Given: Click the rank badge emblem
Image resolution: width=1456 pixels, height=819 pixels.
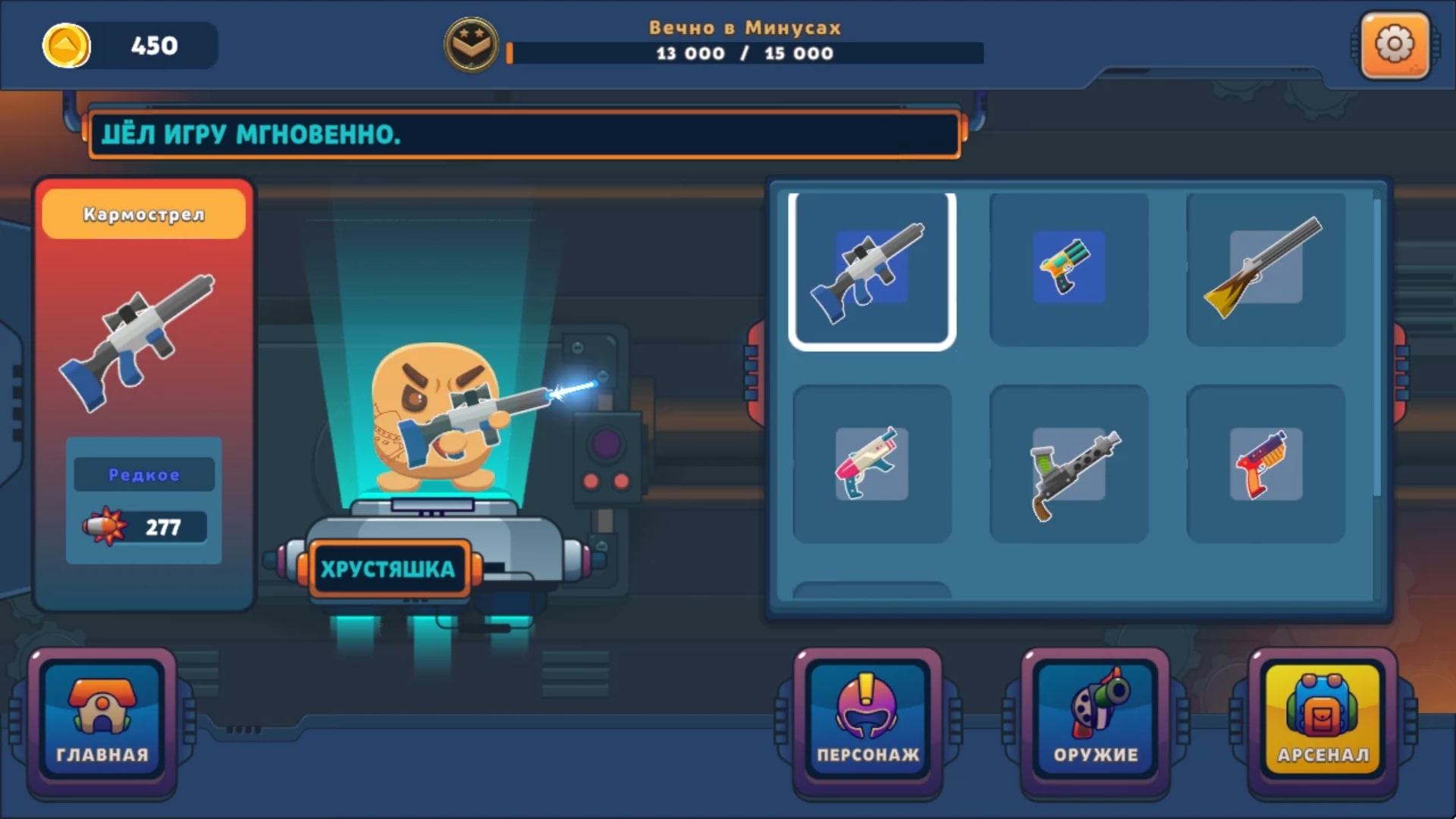Looking at the screenshot, I should (471, 45).
